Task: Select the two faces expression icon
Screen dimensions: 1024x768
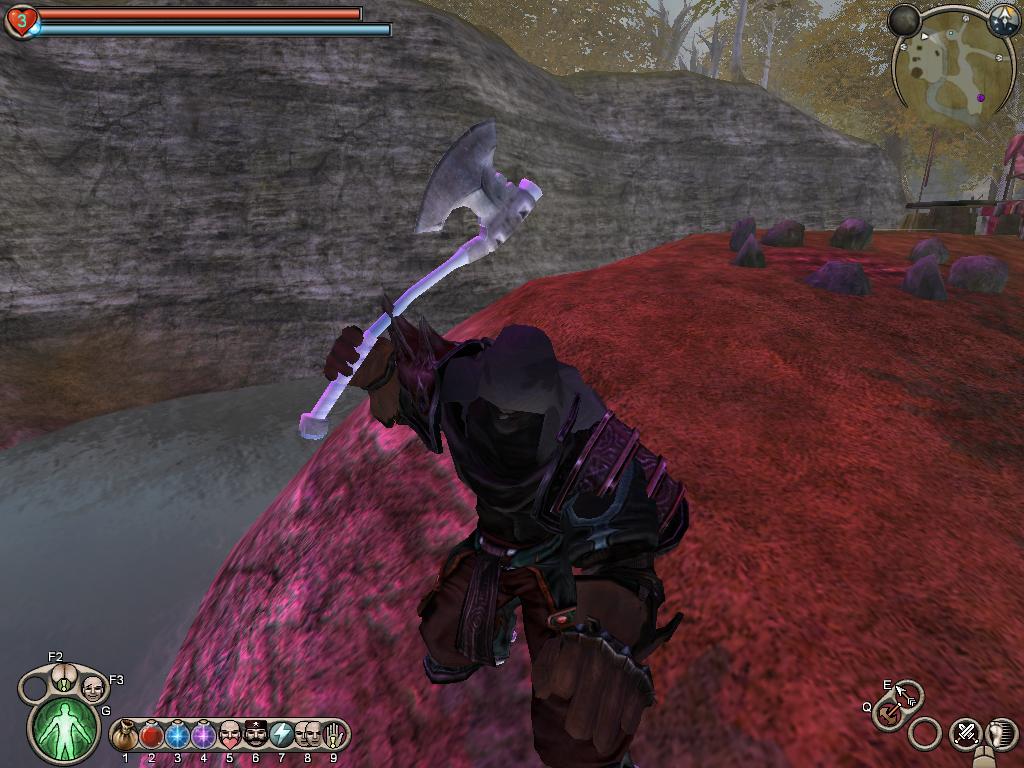Action: pos(307,735)
